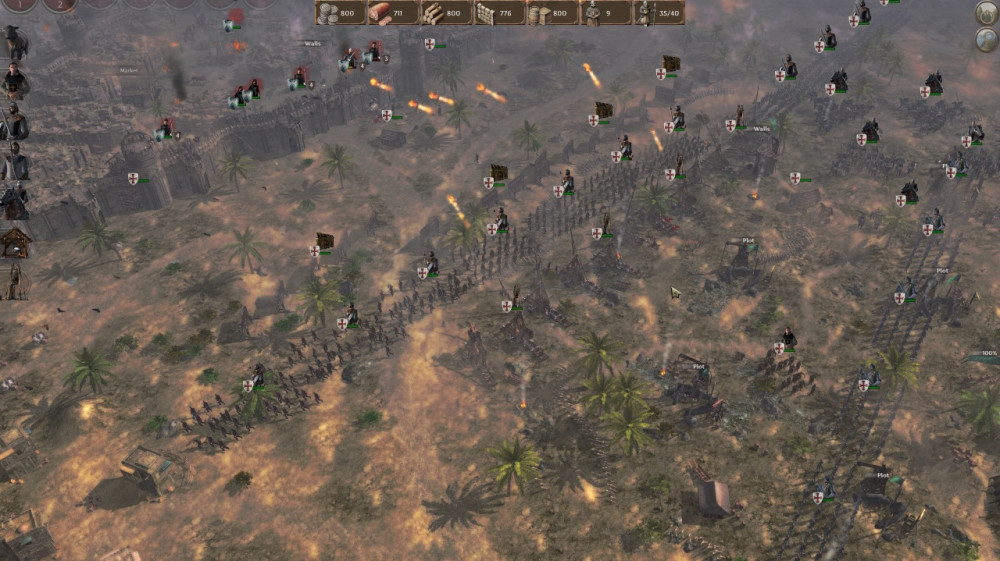Click the power button icon

[986, 13]
